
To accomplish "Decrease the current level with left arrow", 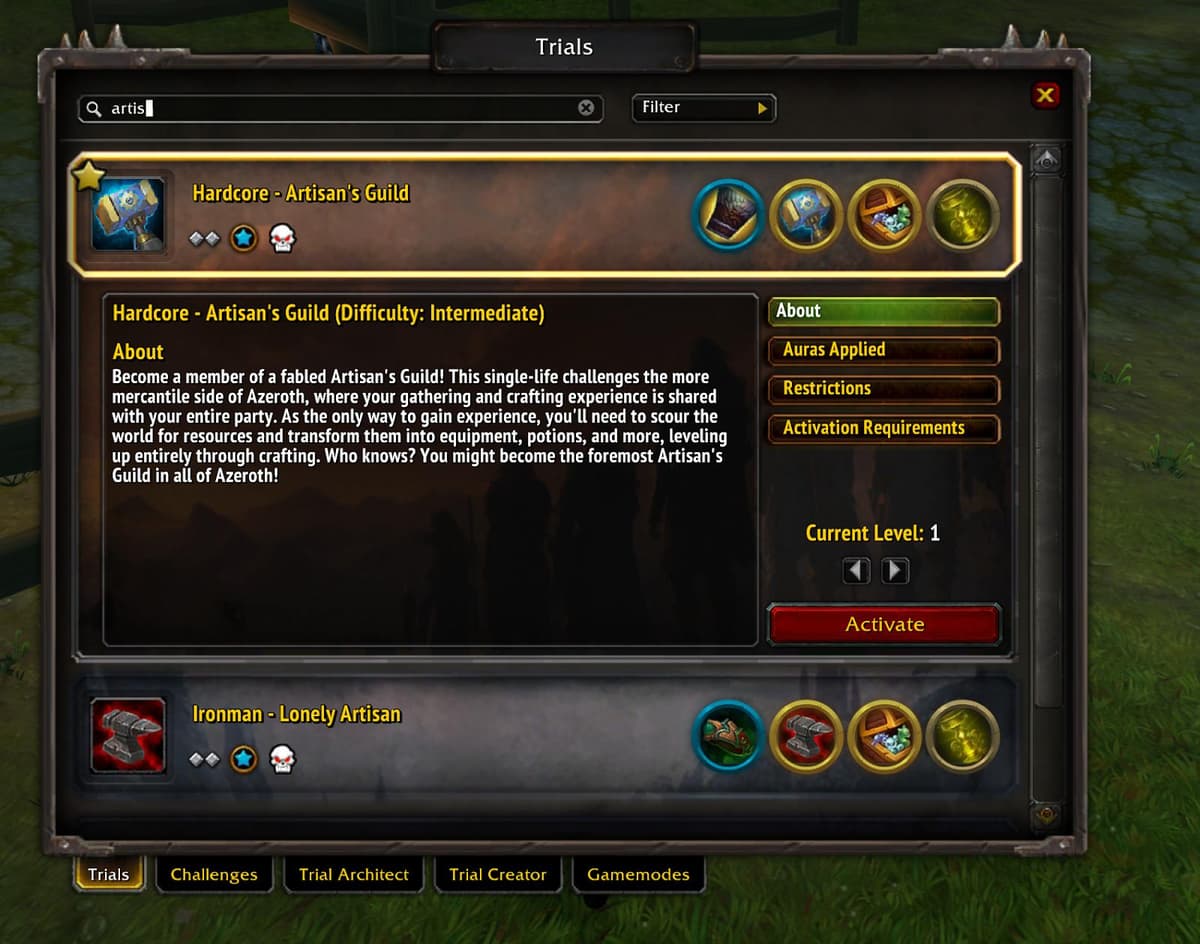I will pyautogui.click(x=856, y=571).
